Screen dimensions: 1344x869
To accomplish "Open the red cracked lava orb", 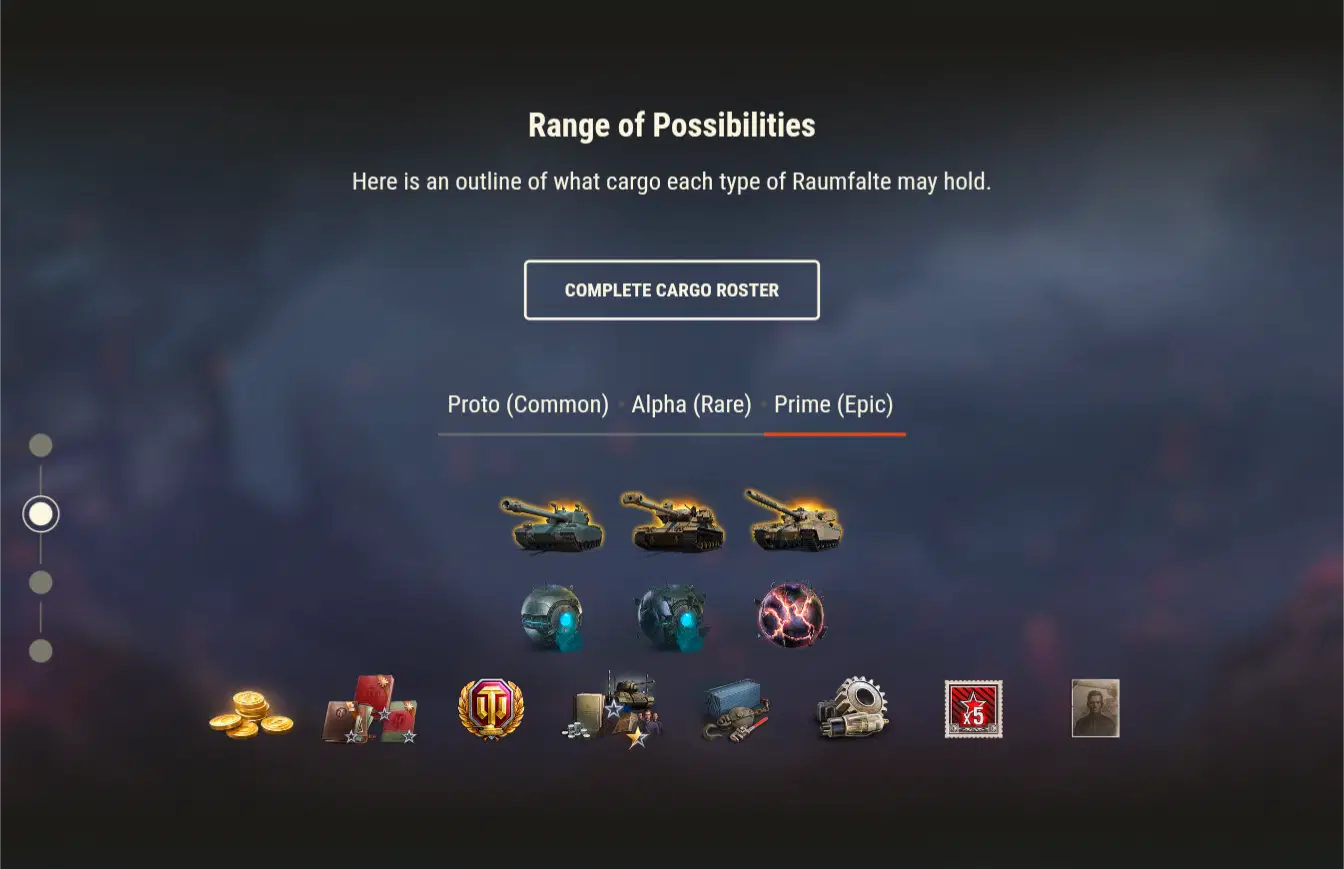I will pos(790,612).
